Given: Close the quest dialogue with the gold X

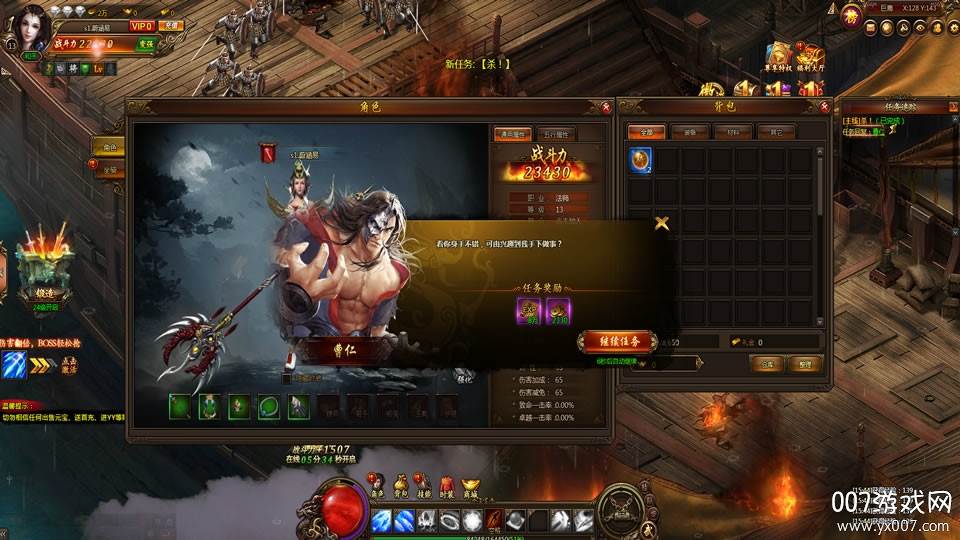Looking at the screenshot, I should tap(660, 223).
